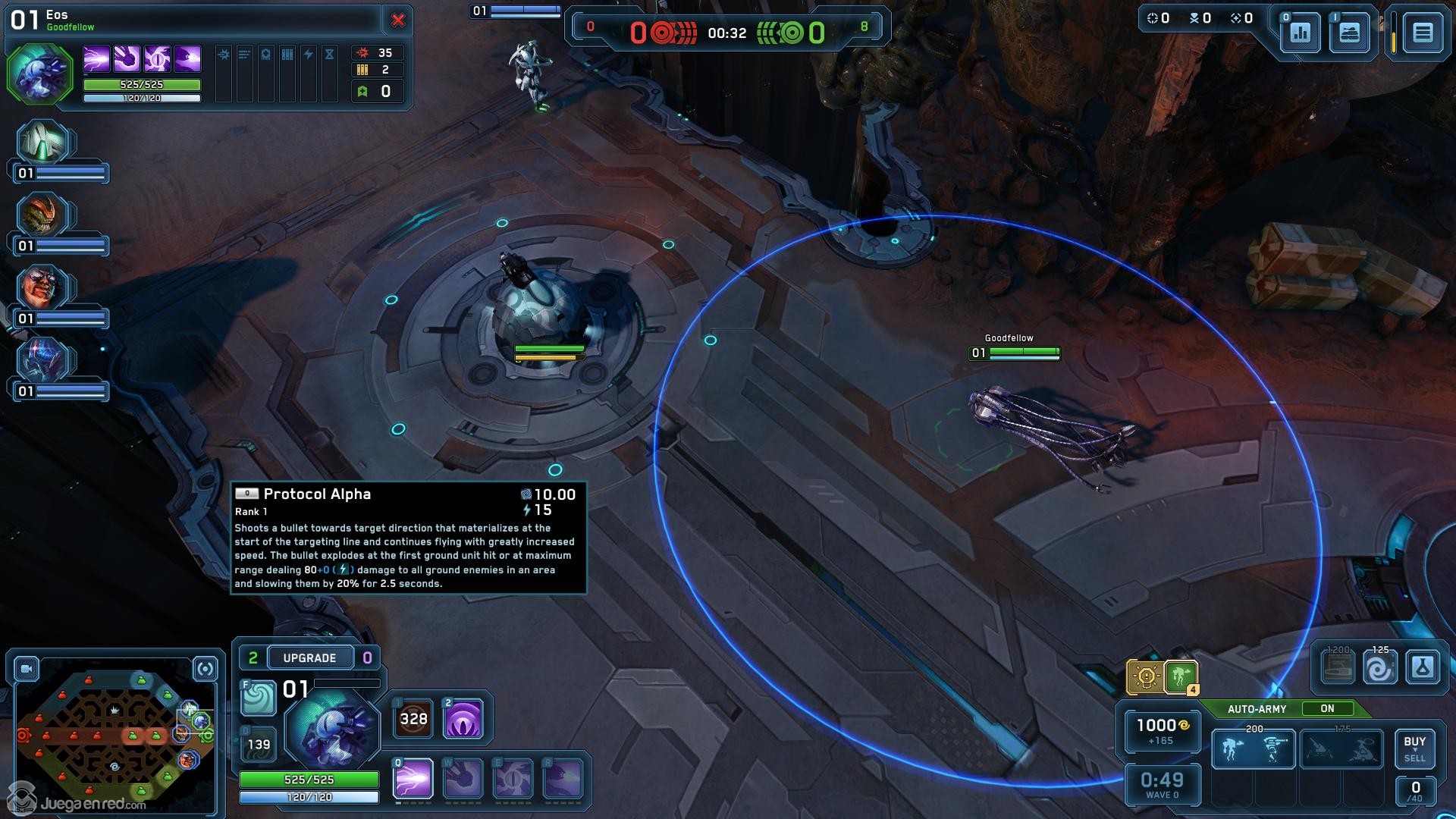Buy the 200-cost infantry unit pair
1456x819 pixels.
pyautogui.click(x=1253, y=749)
